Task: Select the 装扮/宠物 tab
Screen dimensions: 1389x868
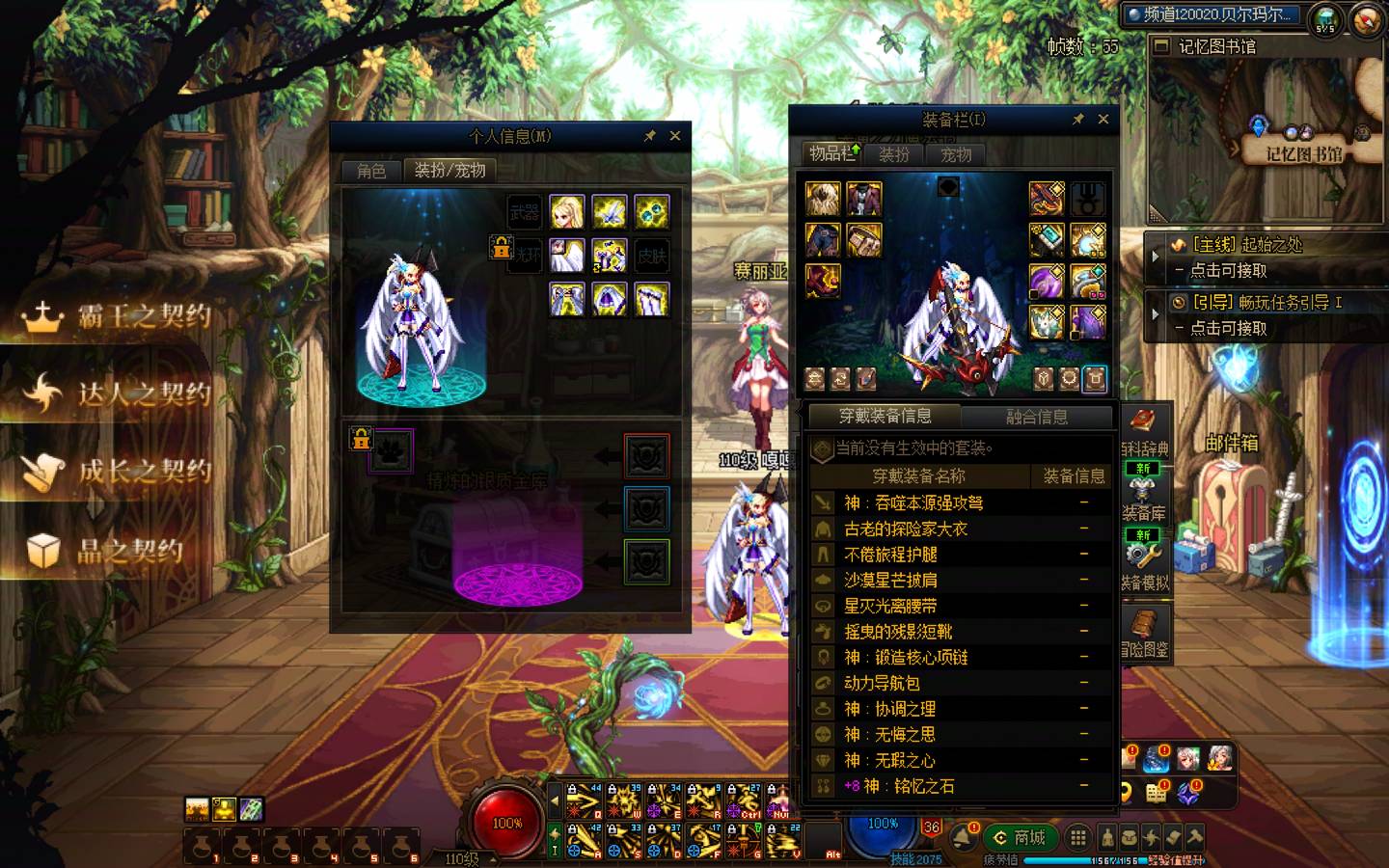Action: click(449, 171)
